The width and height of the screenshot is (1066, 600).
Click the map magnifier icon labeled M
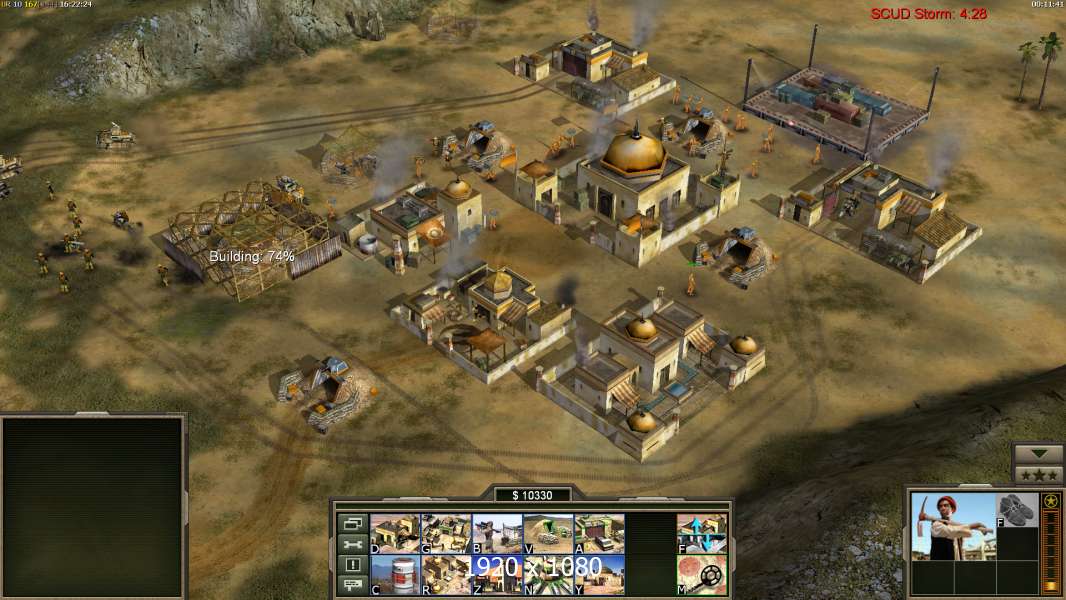point(702,575)
